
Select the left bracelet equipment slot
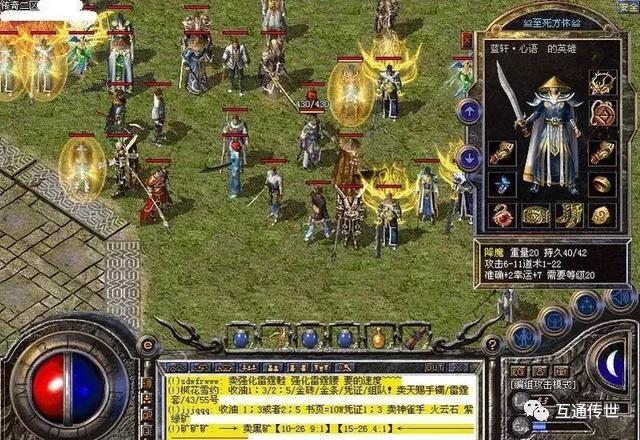tap(501, 153)
